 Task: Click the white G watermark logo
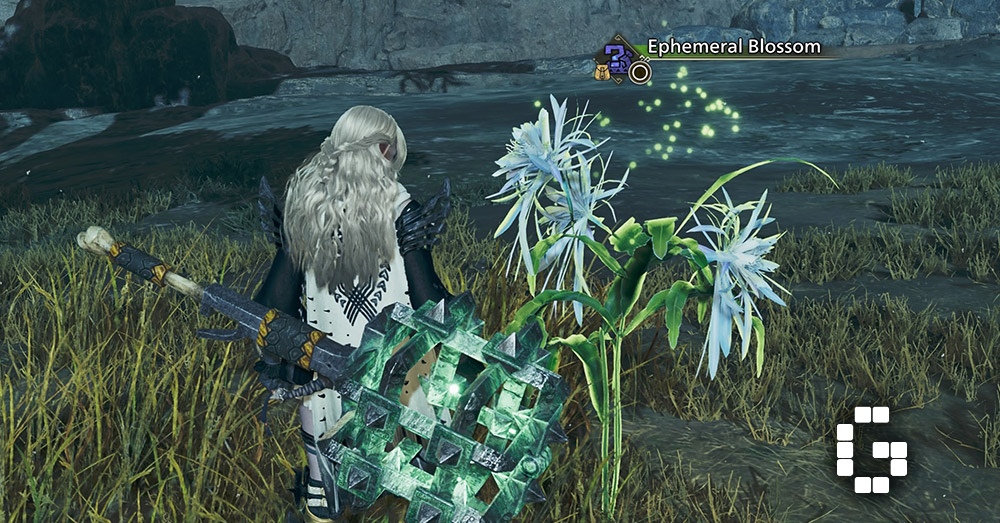870,450
